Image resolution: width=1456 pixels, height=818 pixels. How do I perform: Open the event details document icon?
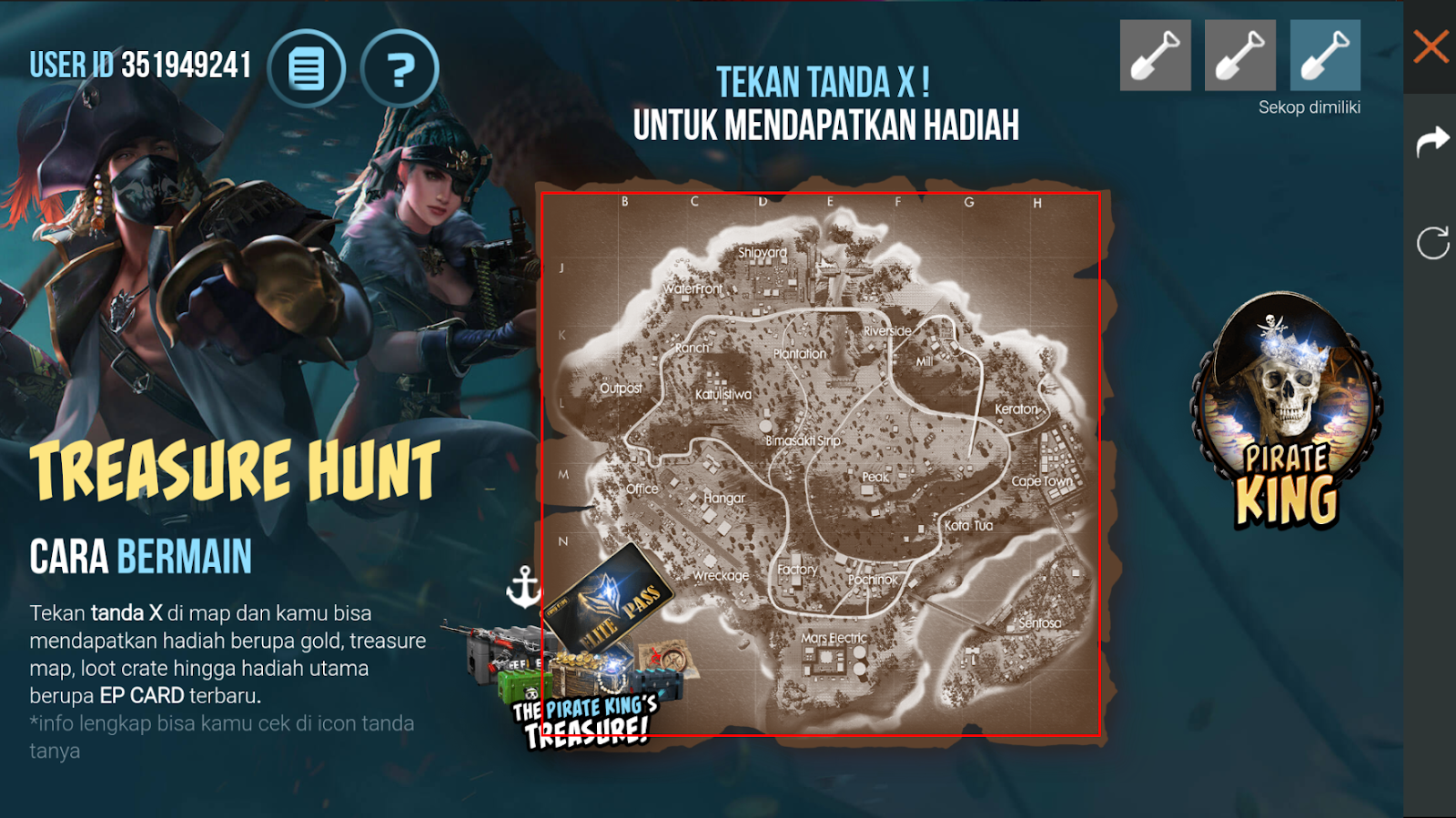tap(309, 69)
